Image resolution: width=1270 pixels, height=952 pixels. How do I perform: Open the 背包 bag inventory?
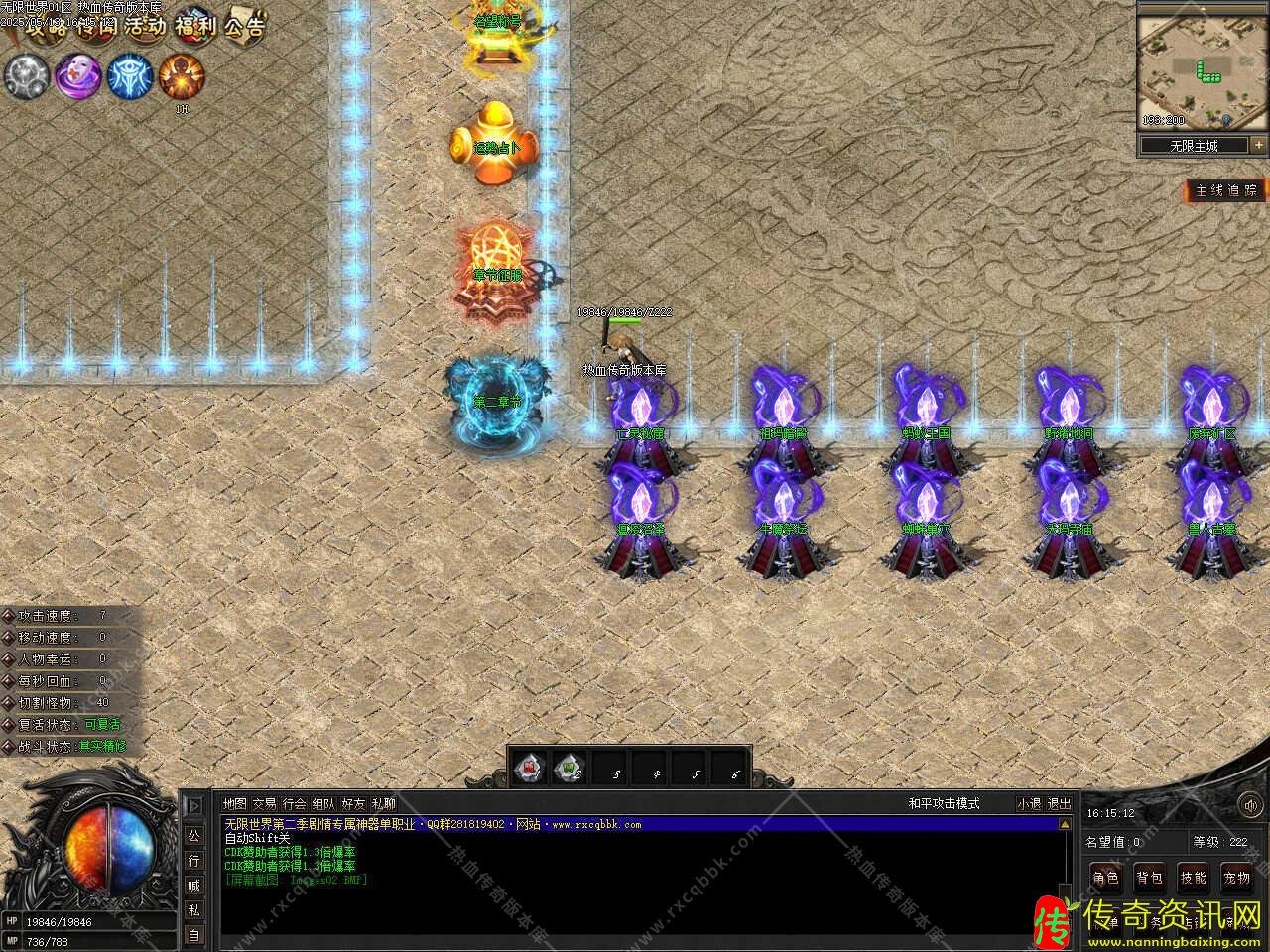[x=1149, y=878]
